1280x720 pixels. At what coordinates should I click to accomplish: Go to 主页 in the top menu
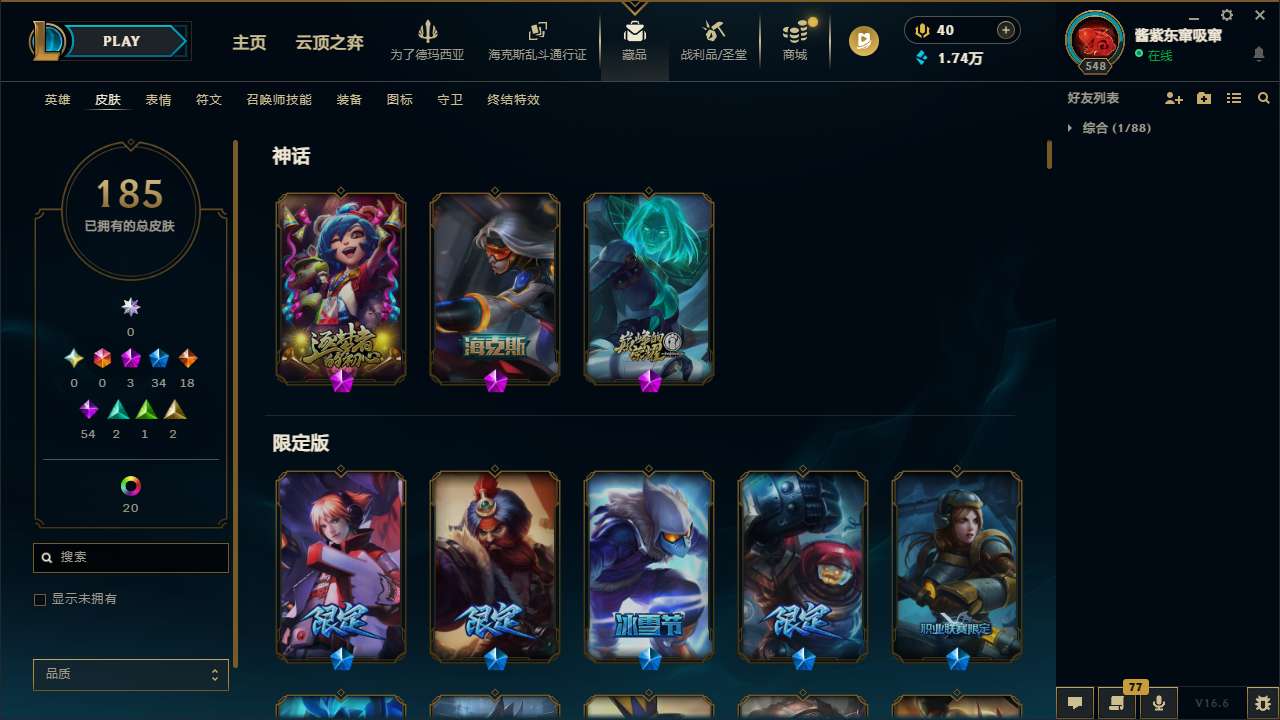248,44
